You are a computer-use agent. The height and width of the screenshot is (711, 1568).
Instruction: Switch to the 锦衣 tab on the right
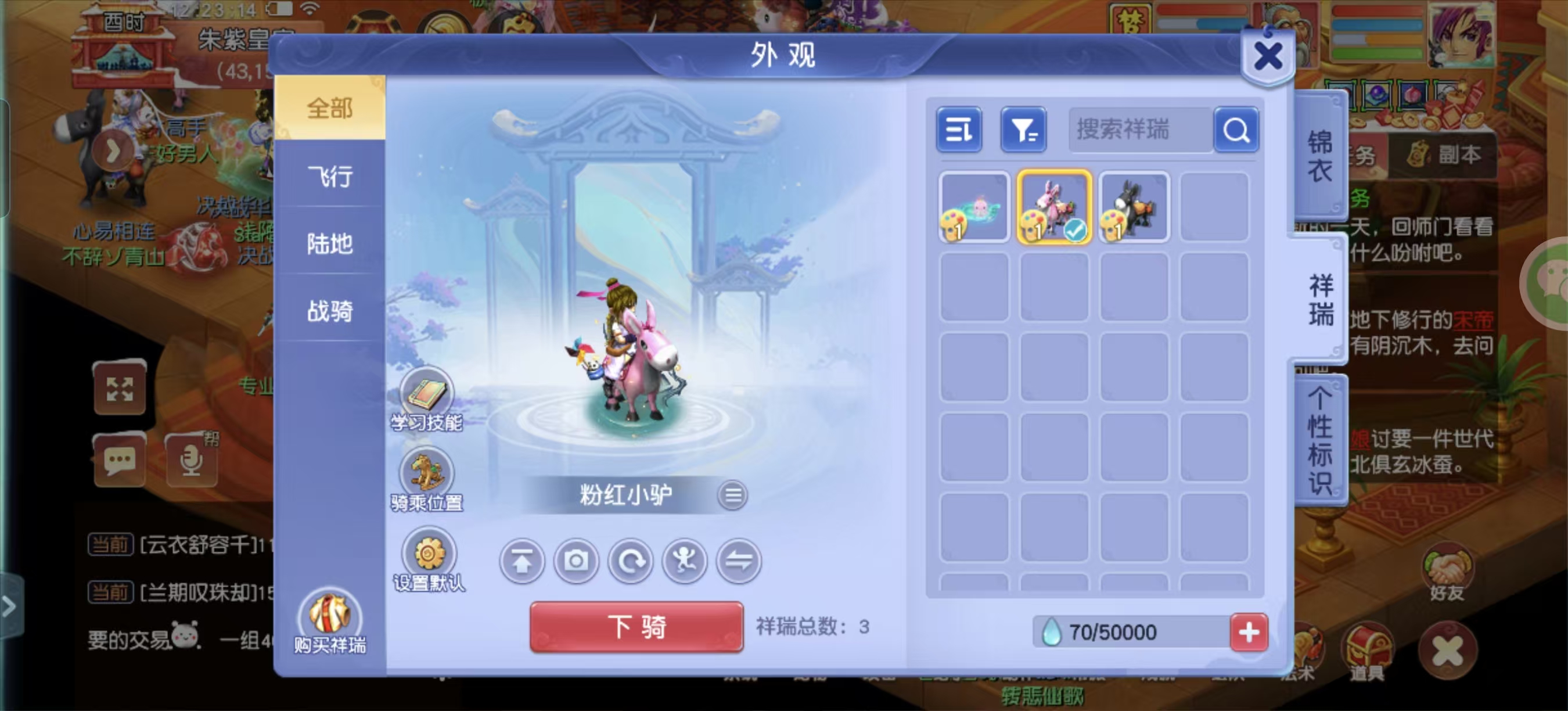pyautogui.click(x=1319, y=156)
